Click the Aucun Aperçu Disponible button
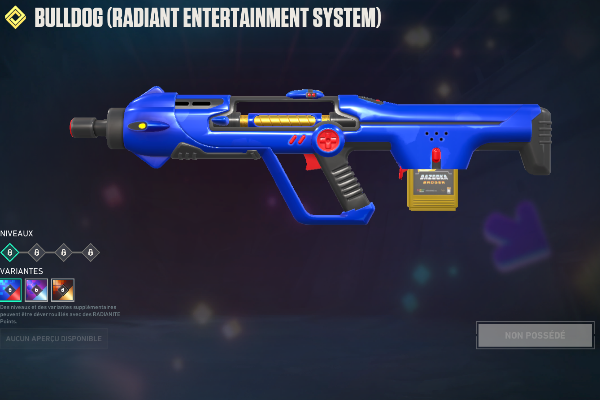Image resolution: width=600 pixels, height=400 pixels. coord(54,339)
